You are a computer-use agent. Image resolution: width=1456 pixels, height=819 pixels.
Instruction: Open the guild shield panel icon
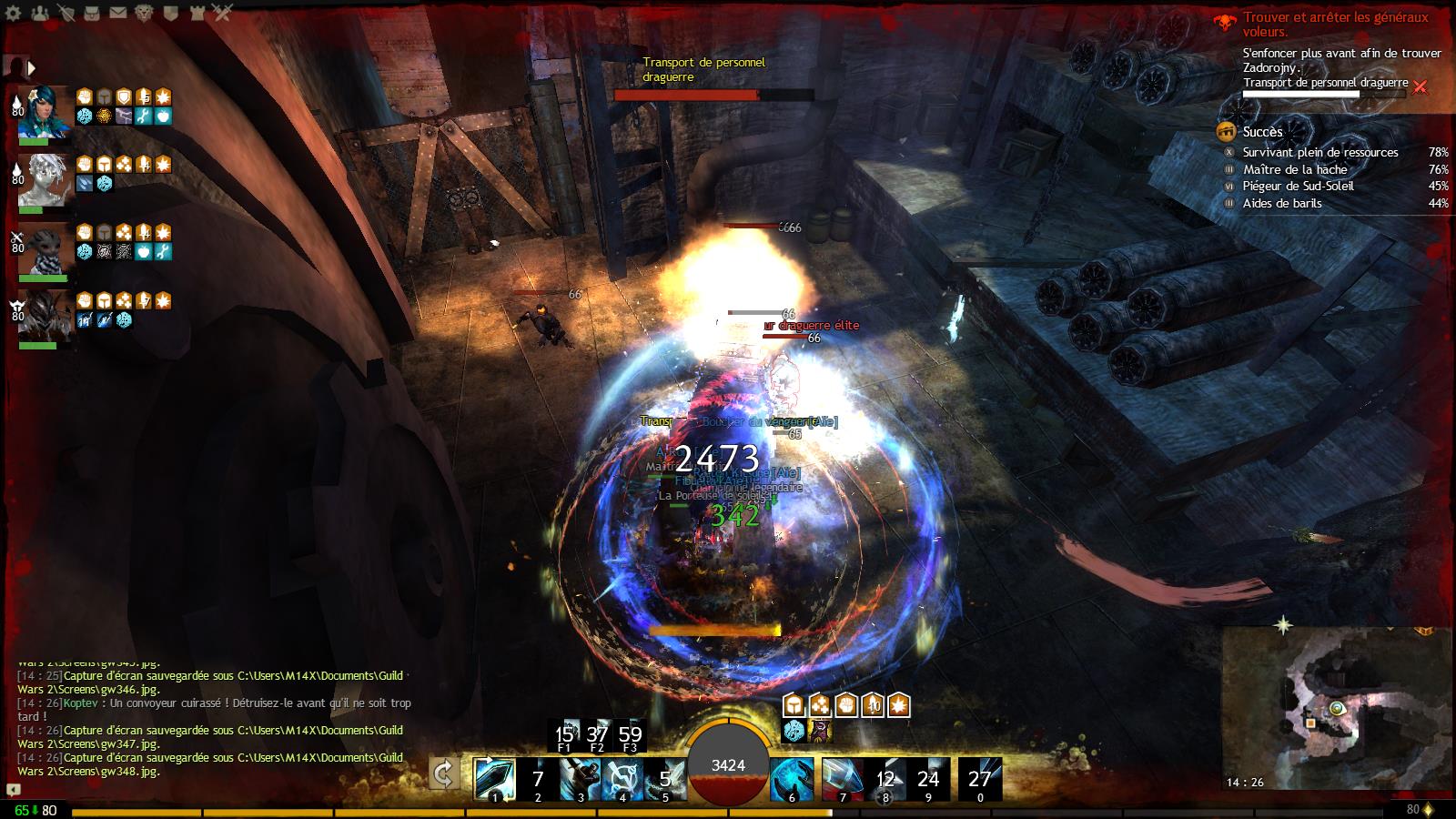click(172, 13)
